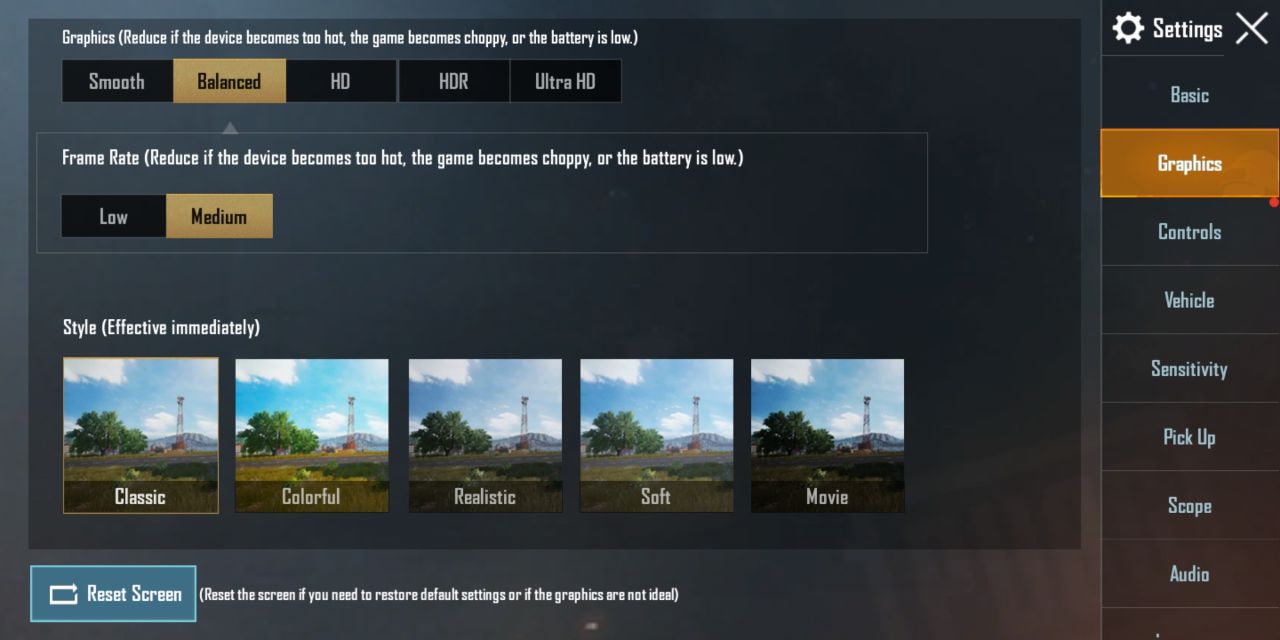Choose HD graphics quality
This screenshot has height=640, width=1280.
[341, 81]
